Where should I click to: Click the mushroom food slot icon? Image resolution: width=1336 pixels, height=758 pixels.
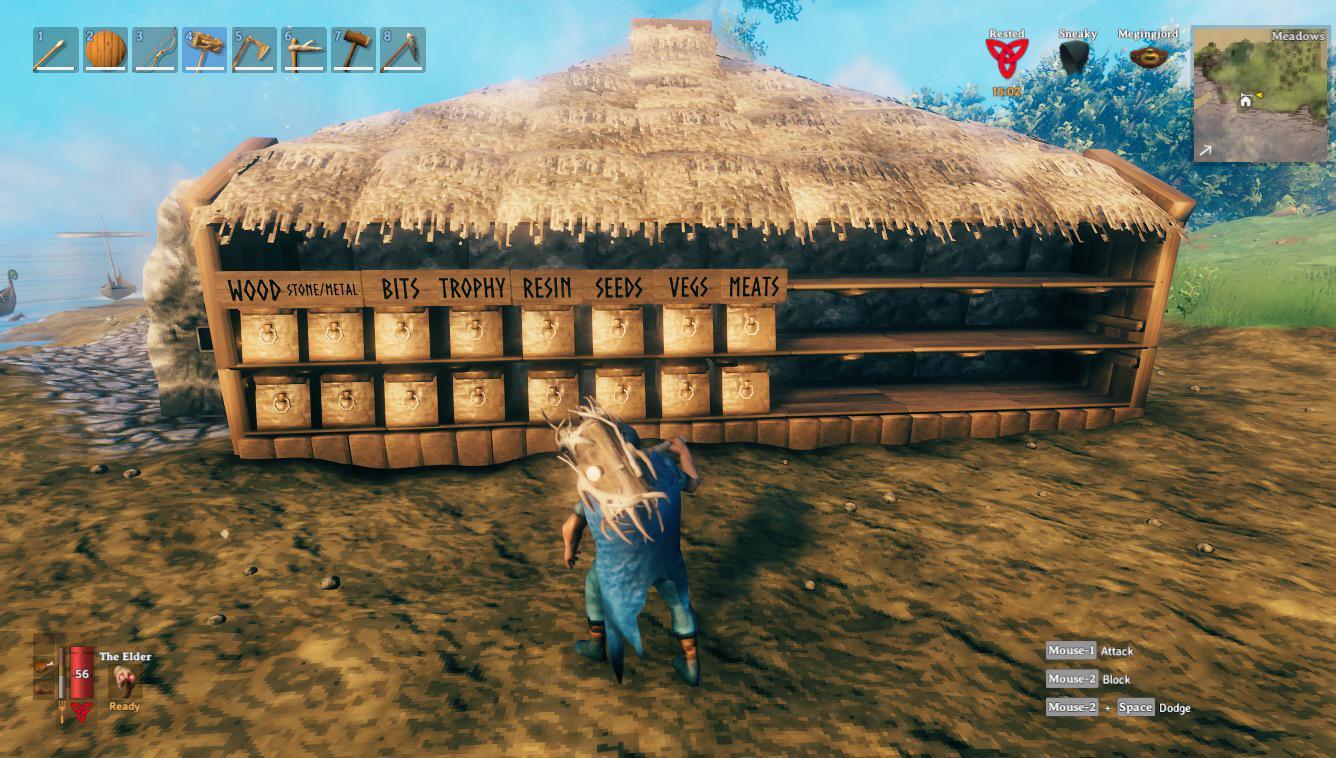click(43, 690)
